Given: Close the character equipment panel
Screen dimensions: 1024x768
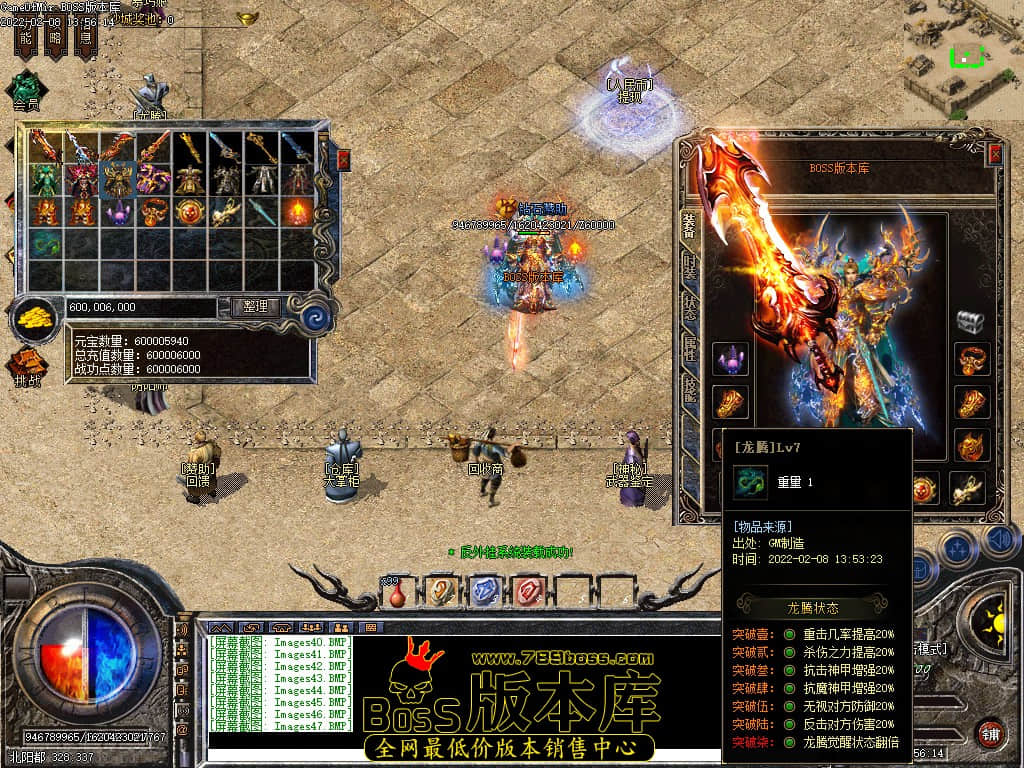Looking at the screenshot, I should (995, 154).
